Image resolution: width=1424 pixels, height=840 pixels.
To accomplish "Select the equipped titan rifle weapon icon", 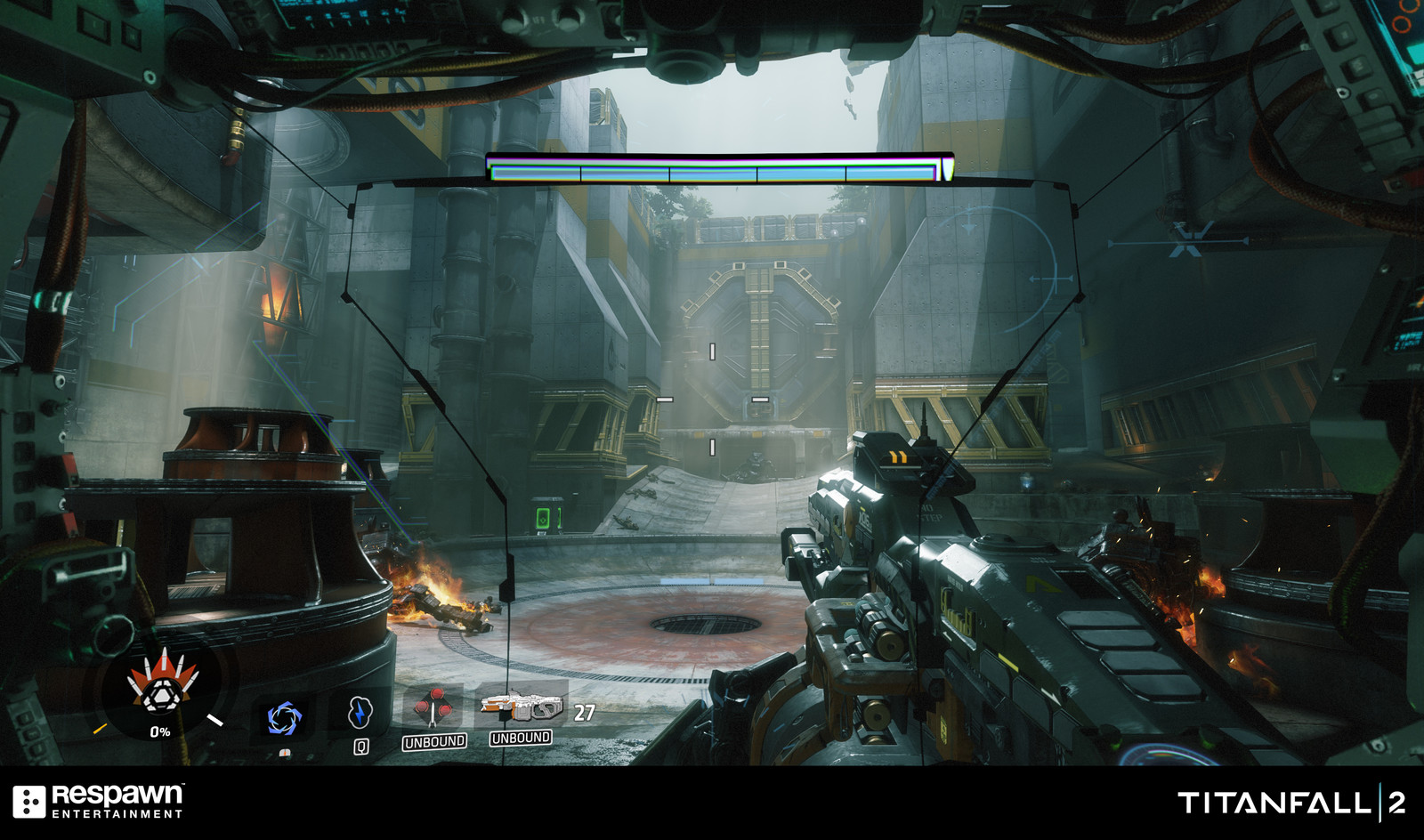I will tap(522, 707).
